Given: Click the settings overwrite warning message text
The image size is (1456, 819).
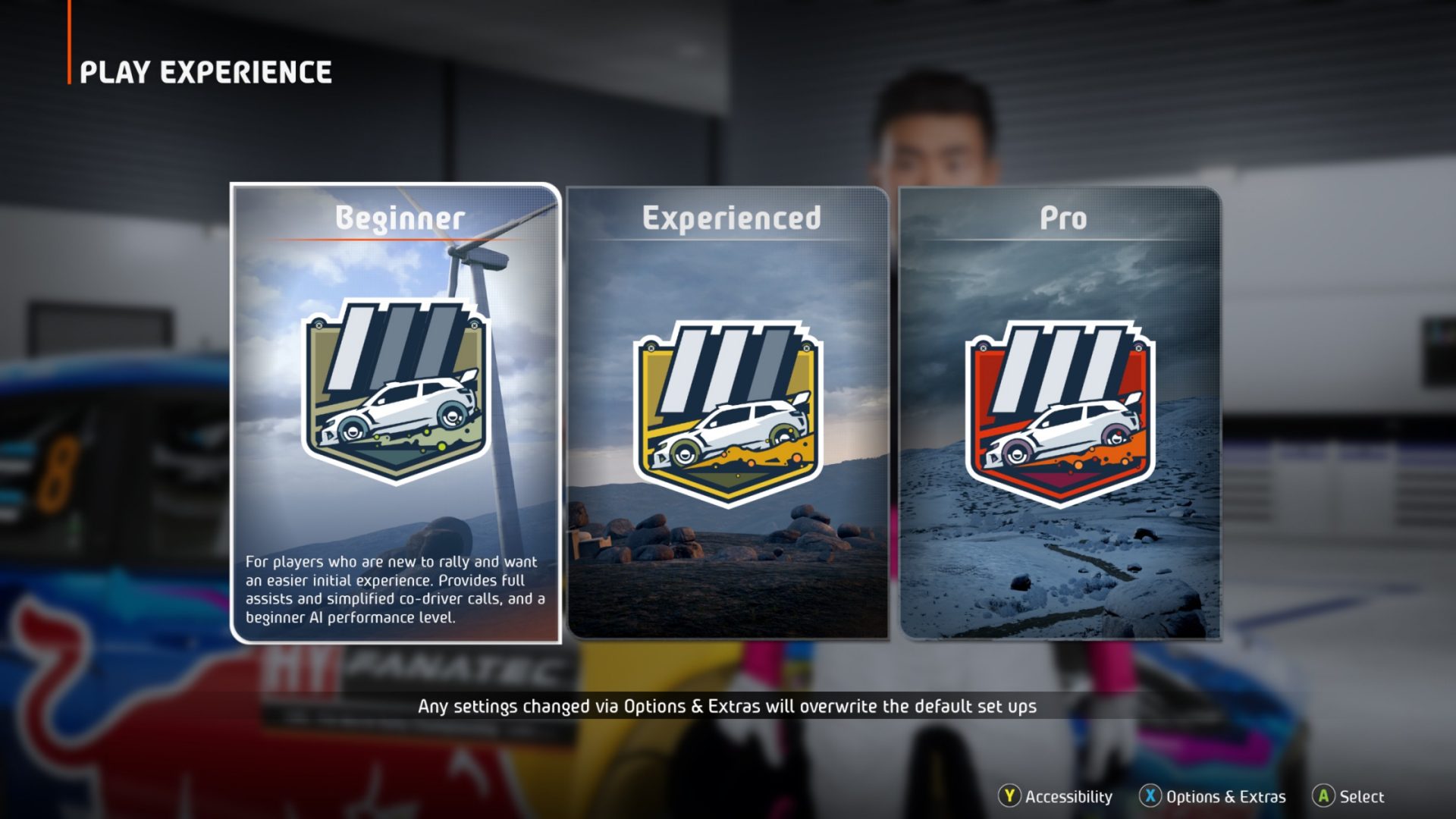Looking at the screenshot, I should 727,705.
